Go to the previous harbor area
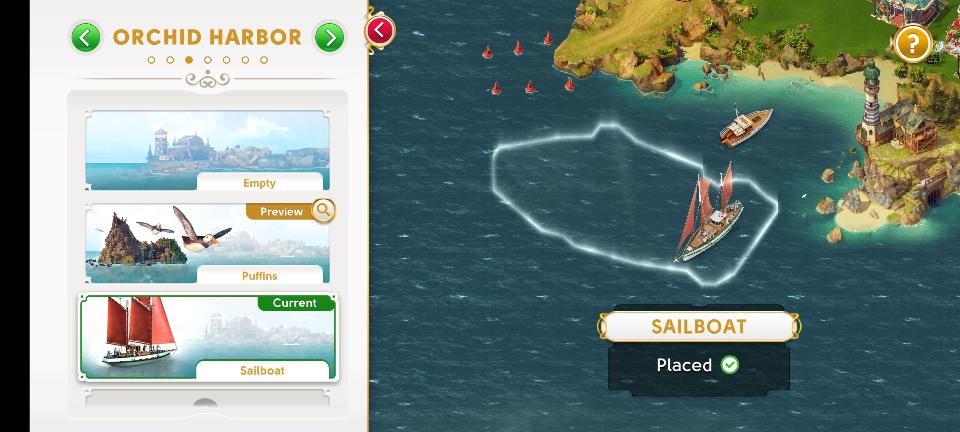This screenshot has width=960, height=432. point(86,38)
